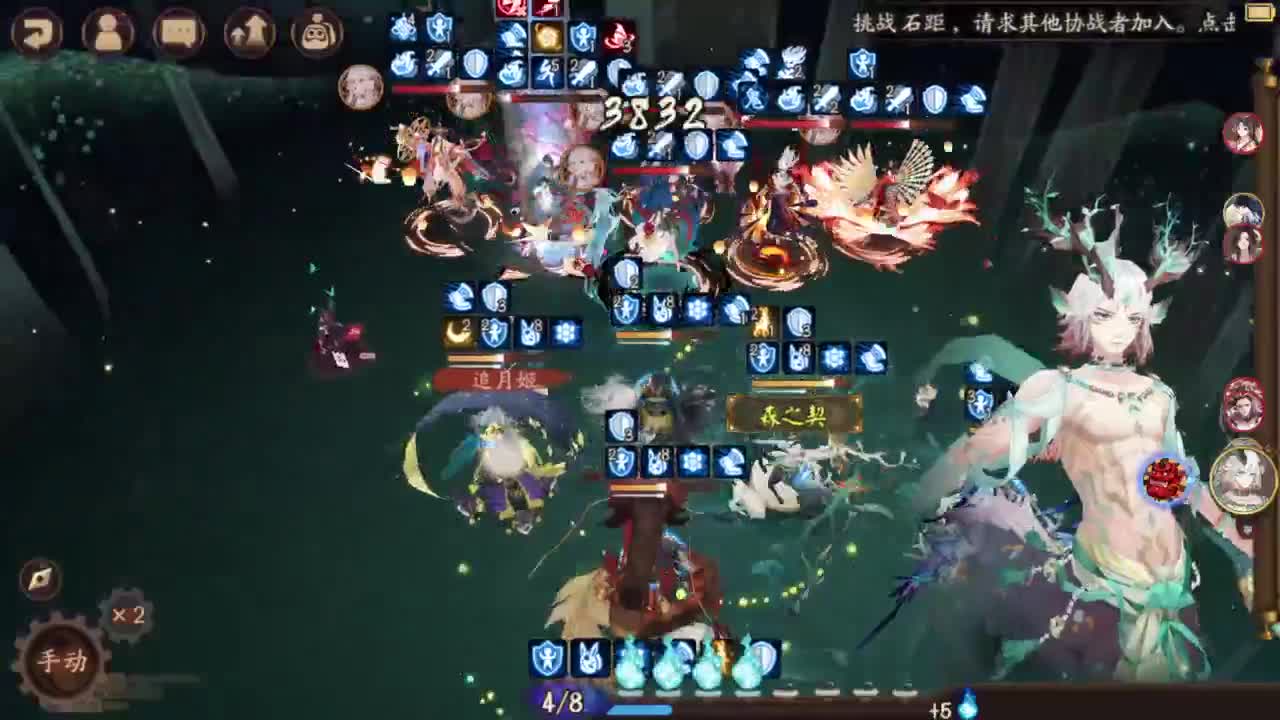Click the upgrade arrows icon in top toolbar
1280x720 pixels.
248,32
